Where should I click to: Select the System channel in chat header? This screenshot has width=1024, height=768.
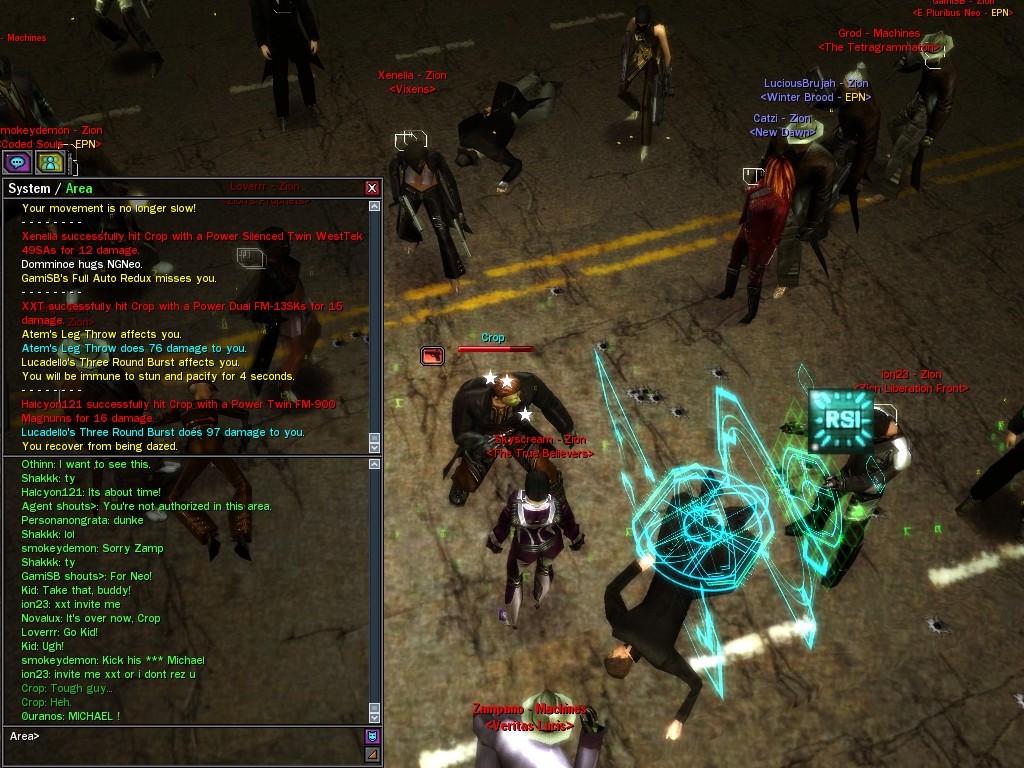pos(28,189)
